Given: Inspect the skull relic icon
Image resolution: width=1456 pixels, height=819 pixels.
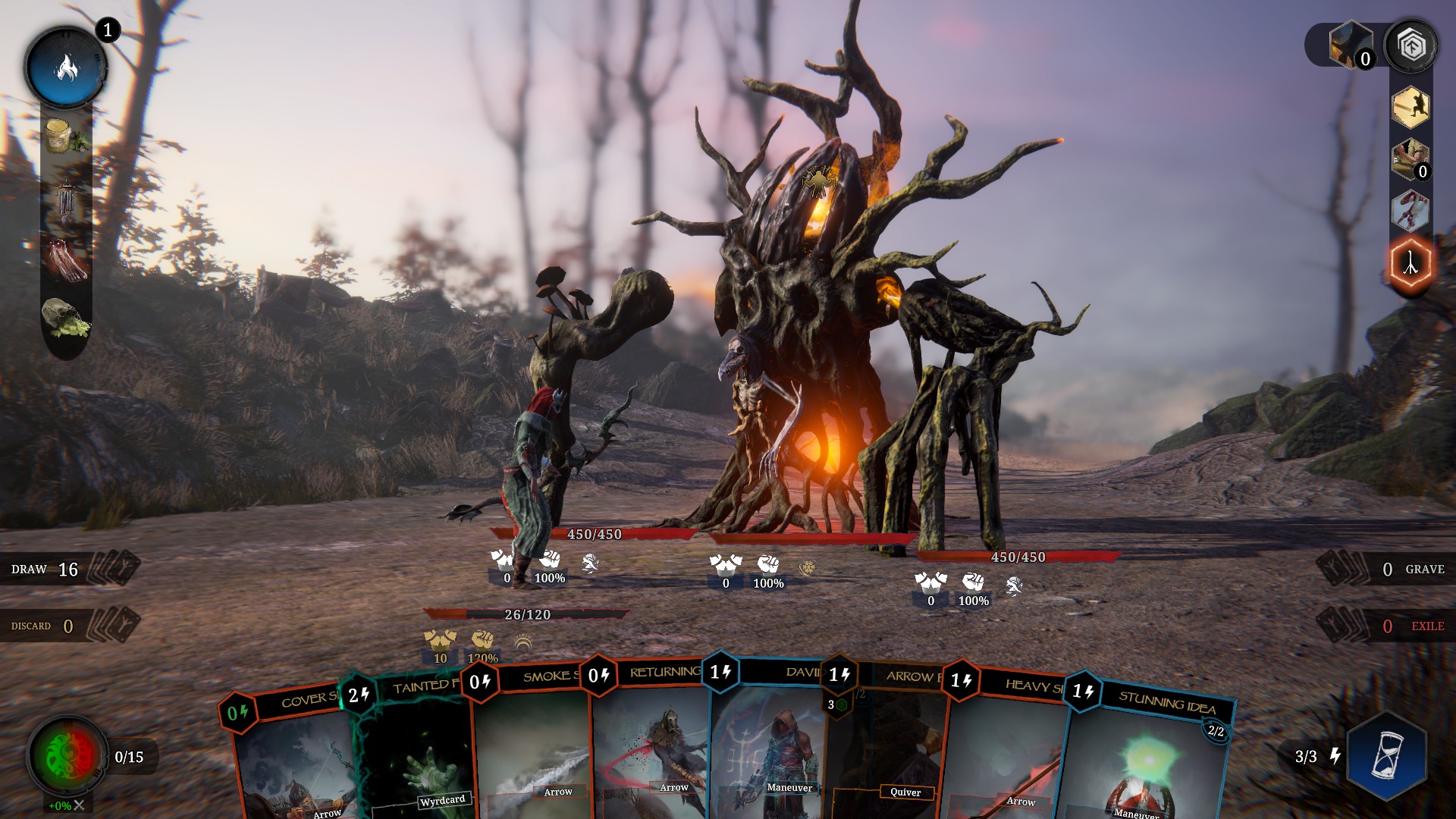Looking at the screenshot, I should 65,318.
